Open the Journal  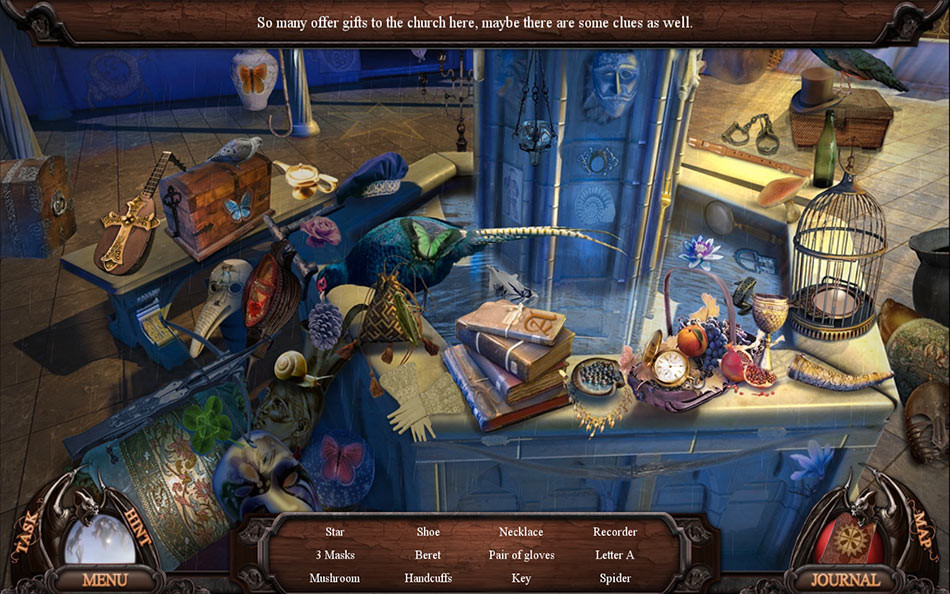[845, 579]
